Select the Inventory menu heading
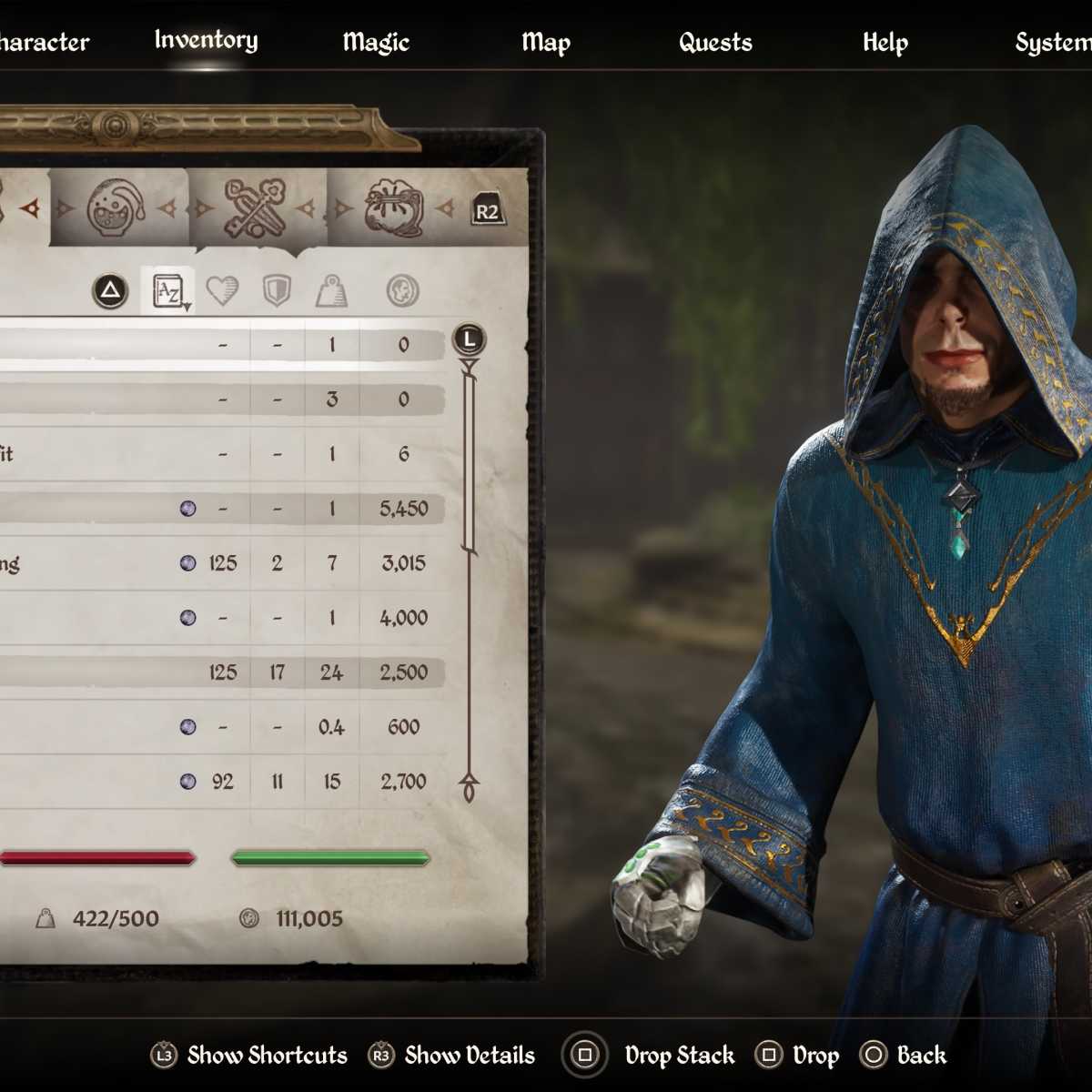Viewport: 1092px width, 1092px height. pyautogui.click(x=206, y=40)
